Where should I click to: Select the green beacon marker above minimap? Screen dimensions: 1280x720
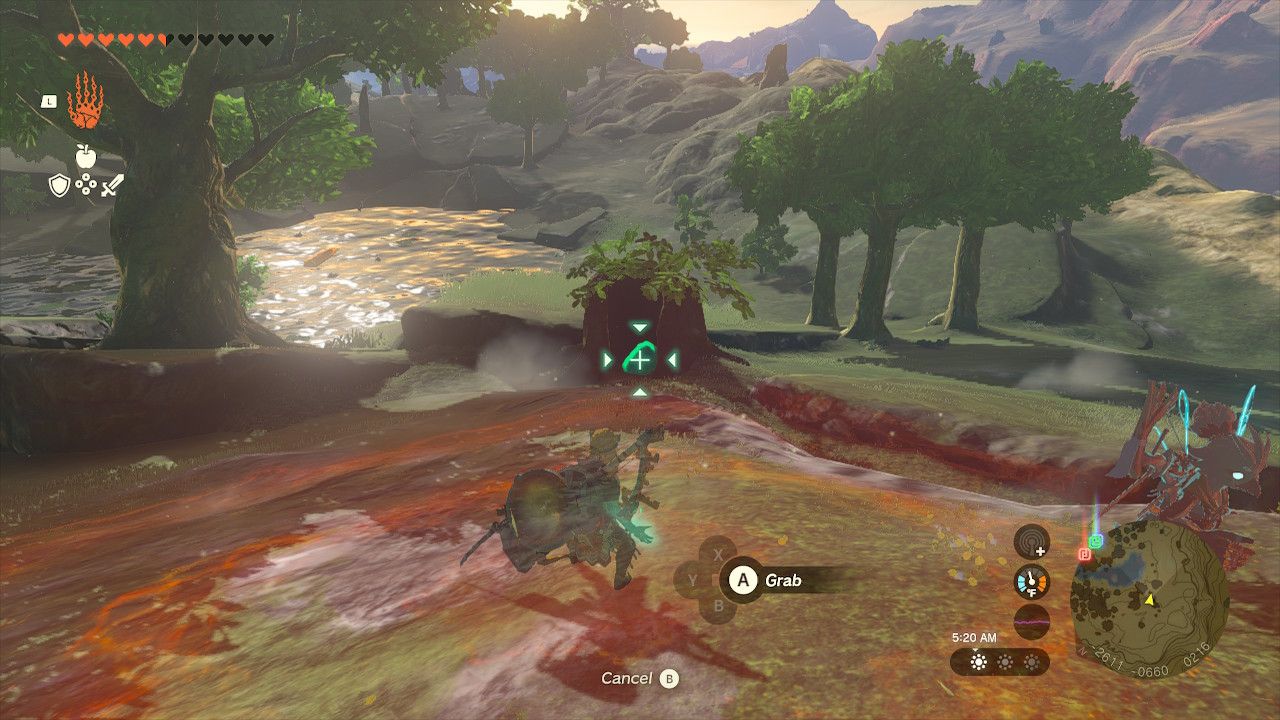tap(1096, 542)
